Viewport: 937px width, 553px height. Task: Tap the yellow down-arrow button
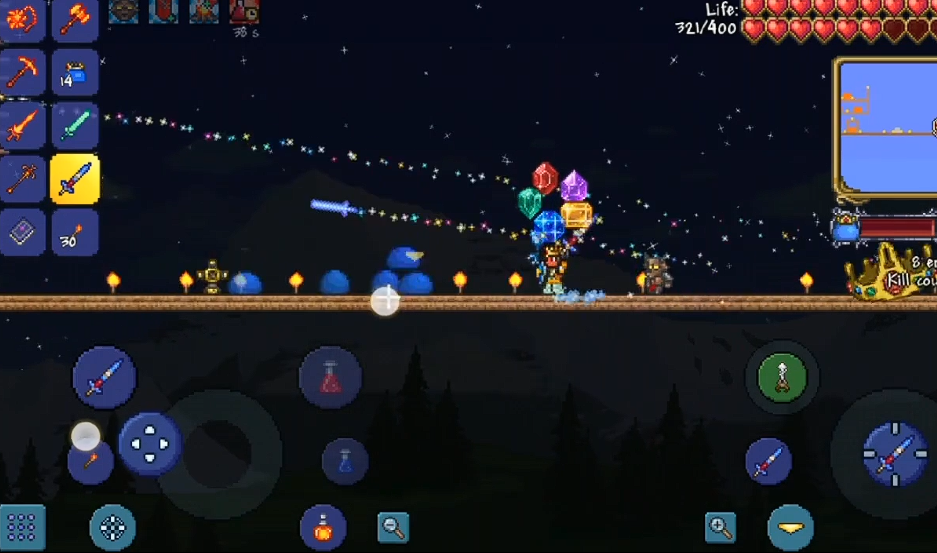(790, 527)
